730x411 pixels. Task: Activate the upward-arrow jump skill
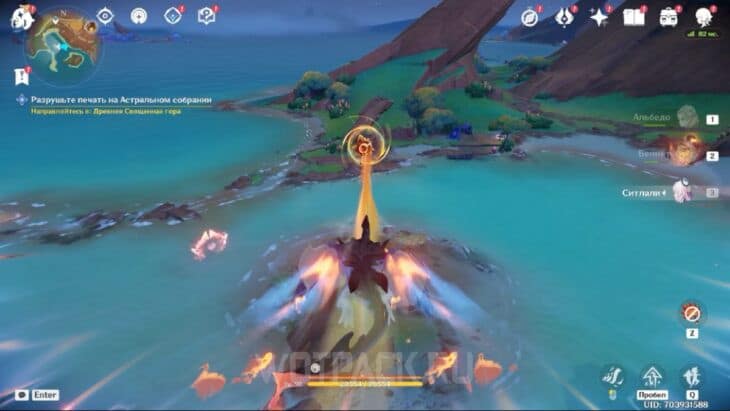(652, 378)
